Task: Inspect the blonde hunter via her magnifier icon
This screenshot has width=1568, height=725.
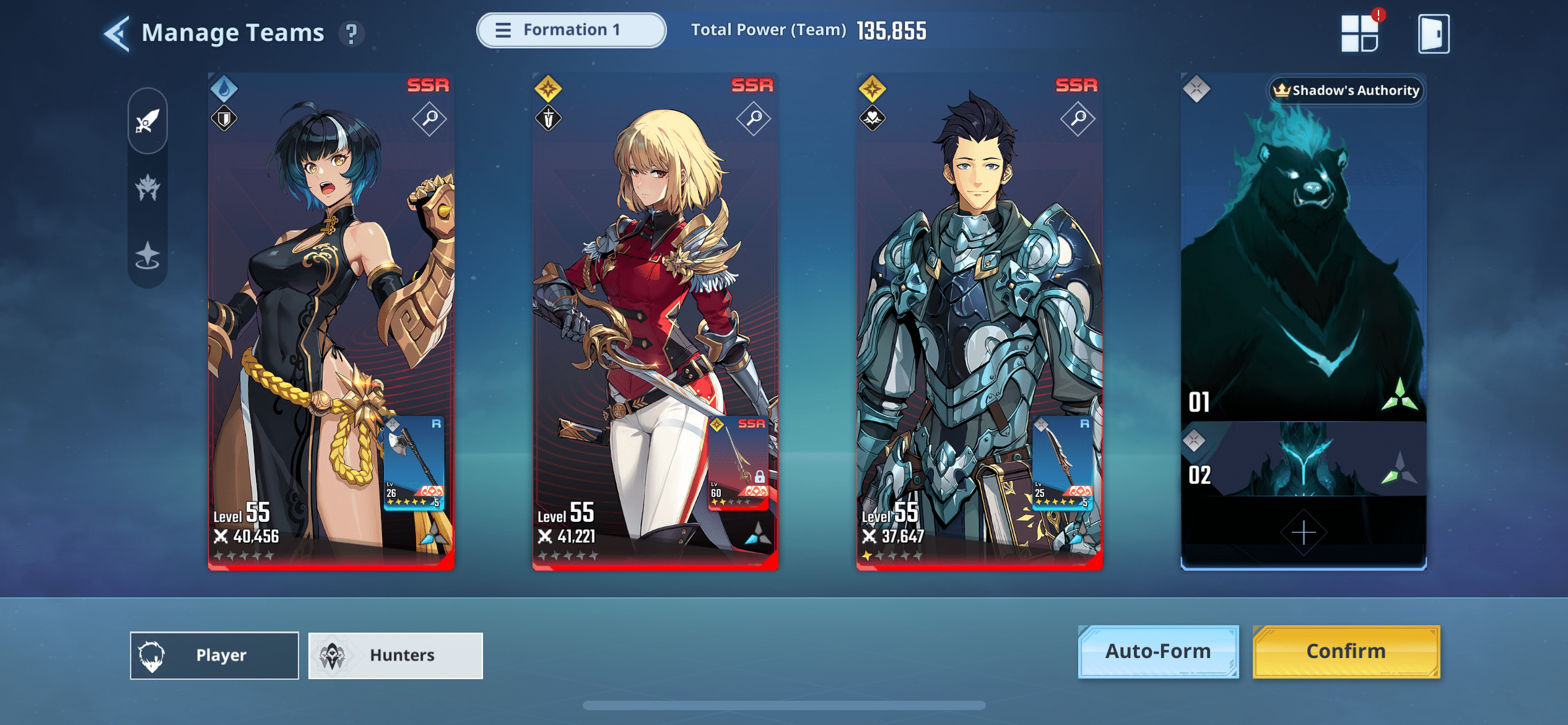Action: (x=753, y=119)
